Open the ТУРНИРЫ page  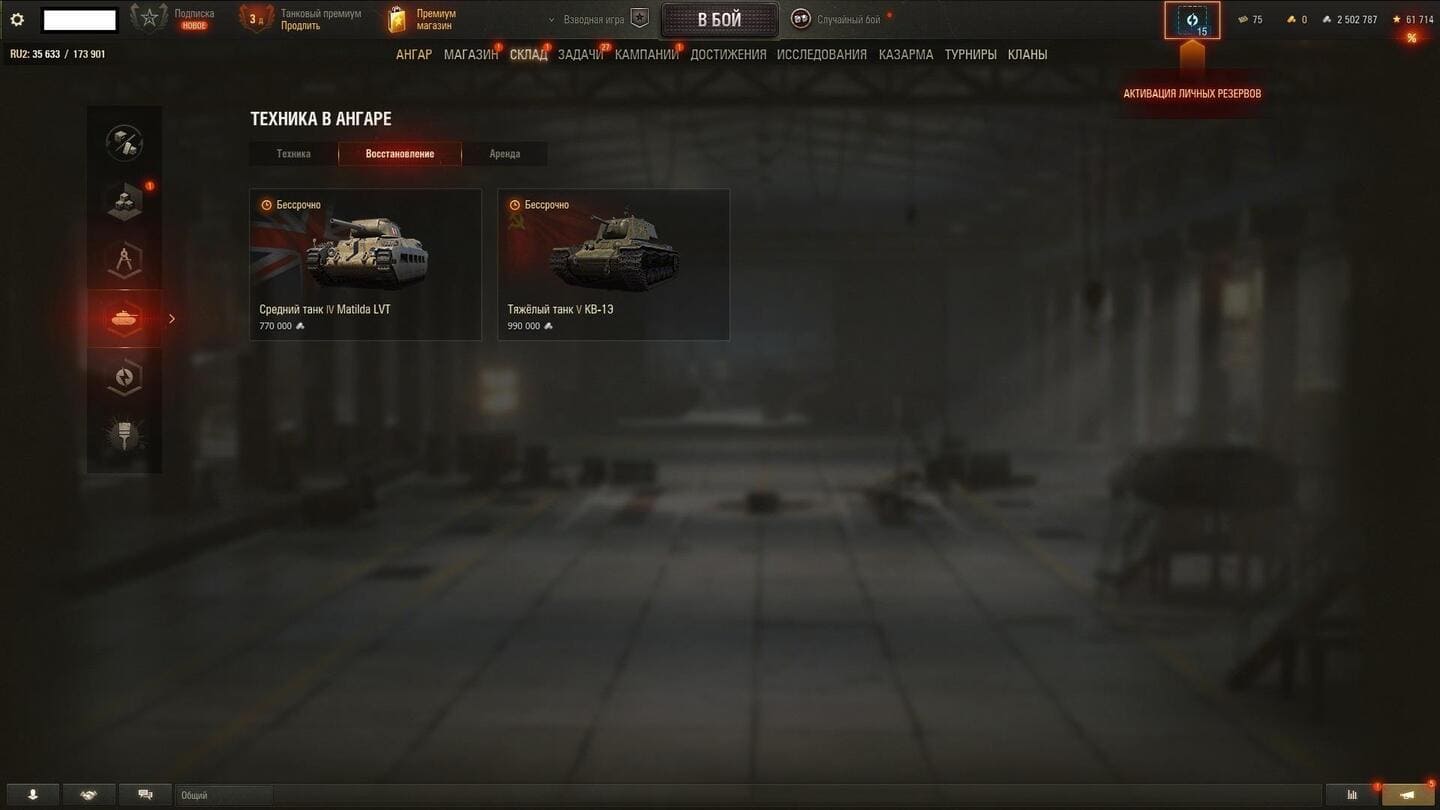click(x=970, y=55)
